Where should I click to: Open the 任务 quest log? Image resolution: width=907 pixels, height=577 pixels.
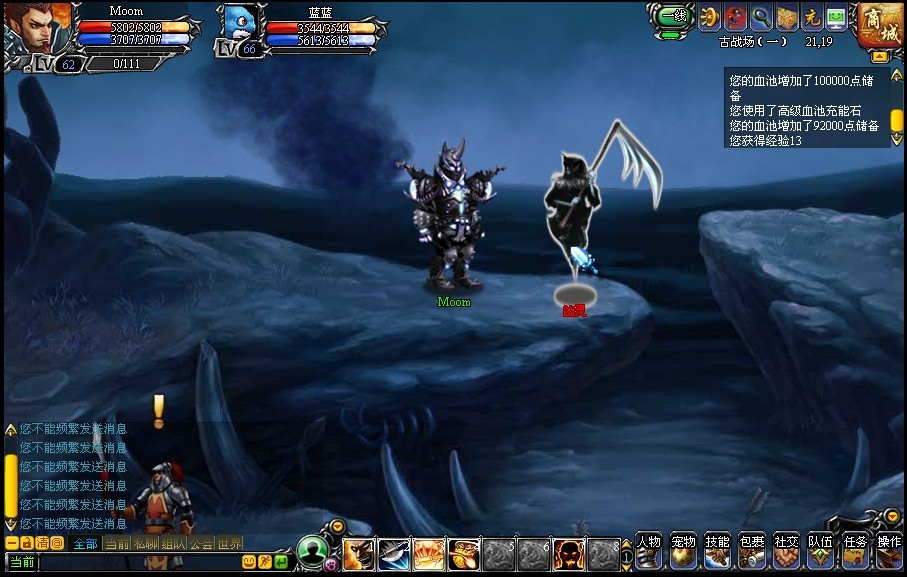click(855, 549)
